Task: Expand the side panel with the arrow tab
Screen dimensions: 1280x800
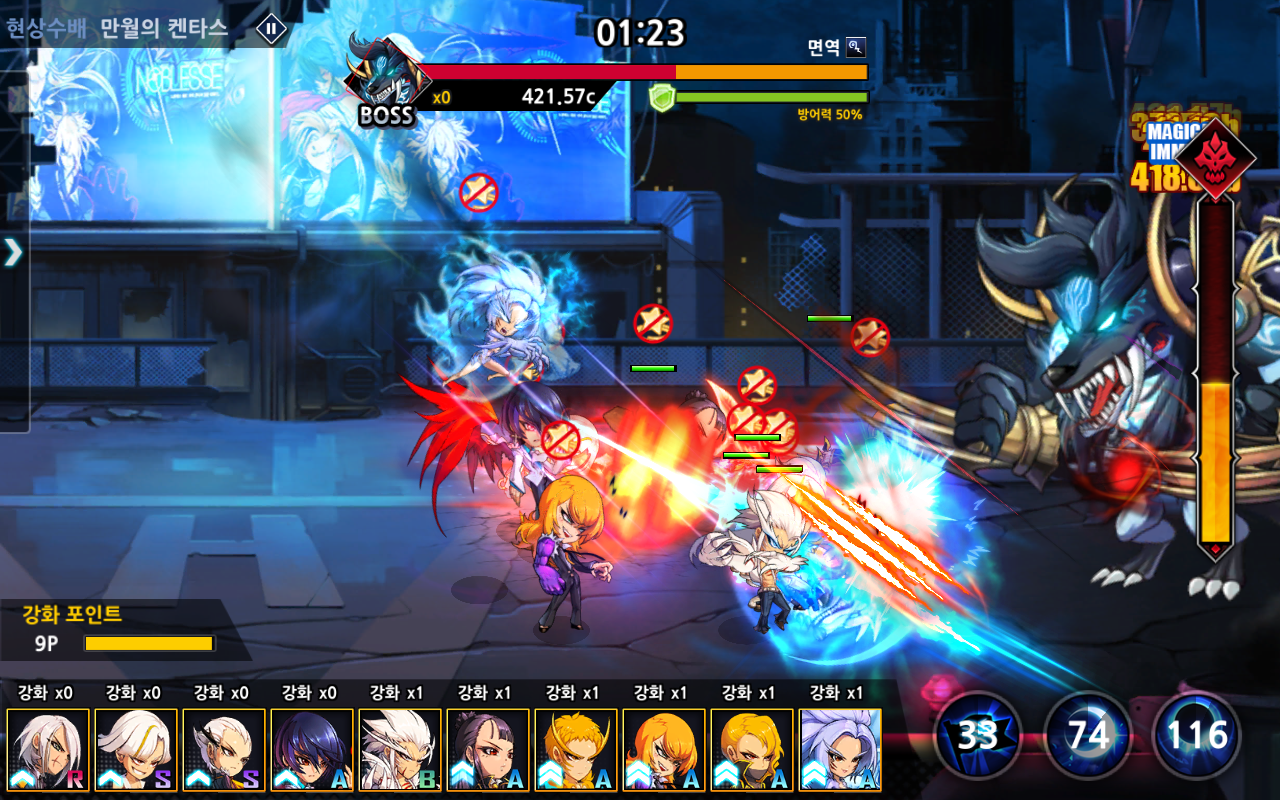Action: pyautogui.click(x=13, y=252)
